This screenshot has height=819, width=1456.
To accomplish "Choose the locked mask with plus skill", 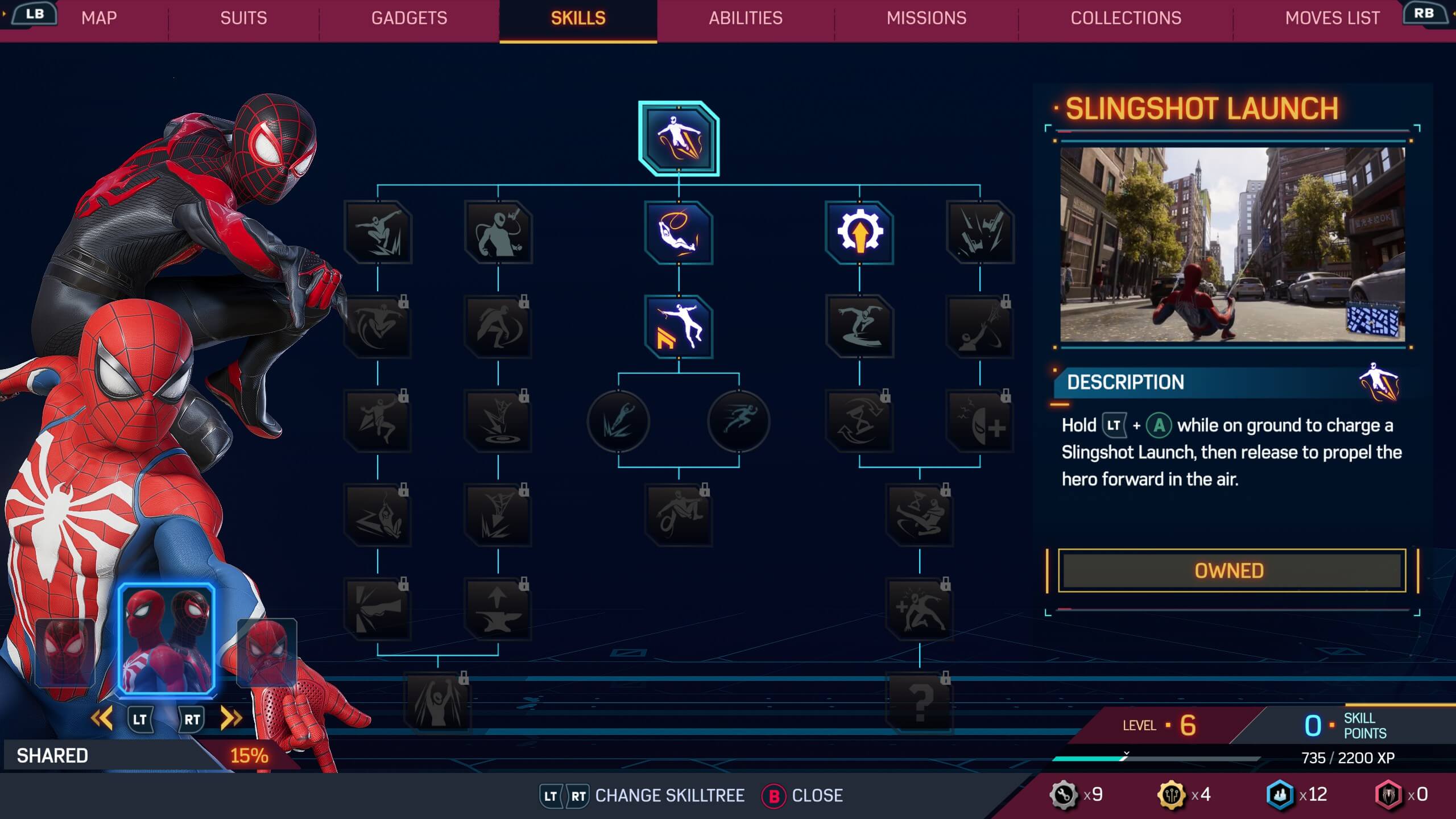I will (979, 421).
